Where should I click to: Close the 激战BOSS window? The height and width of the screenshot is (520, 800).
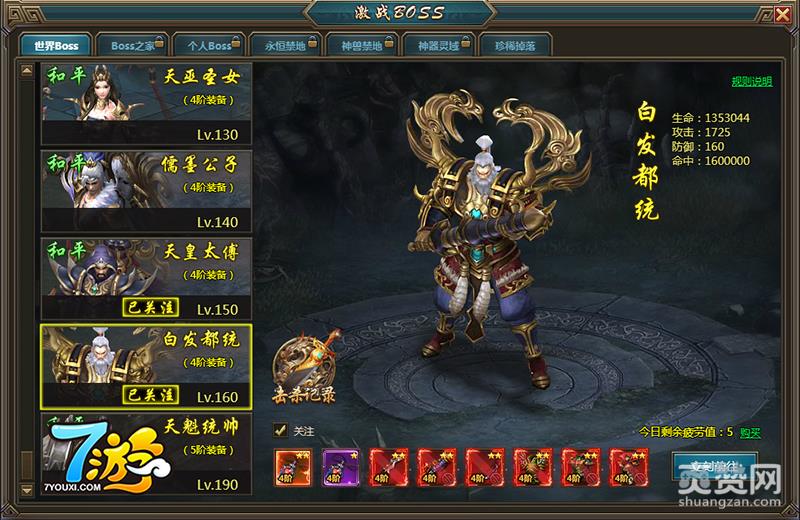pyautogui.click(x=780, y=14)
